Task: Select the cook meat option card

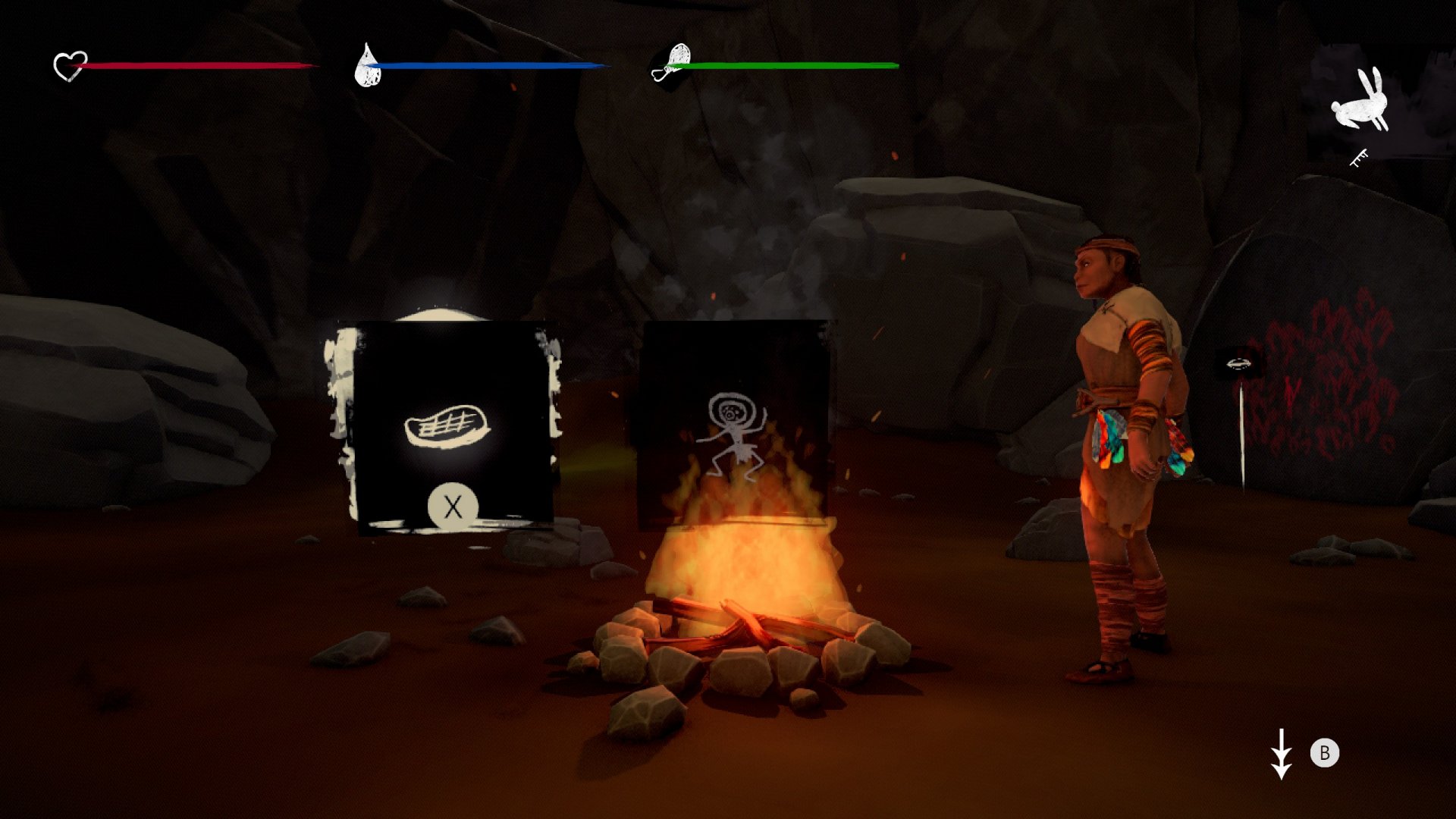Action: (452, 429)
